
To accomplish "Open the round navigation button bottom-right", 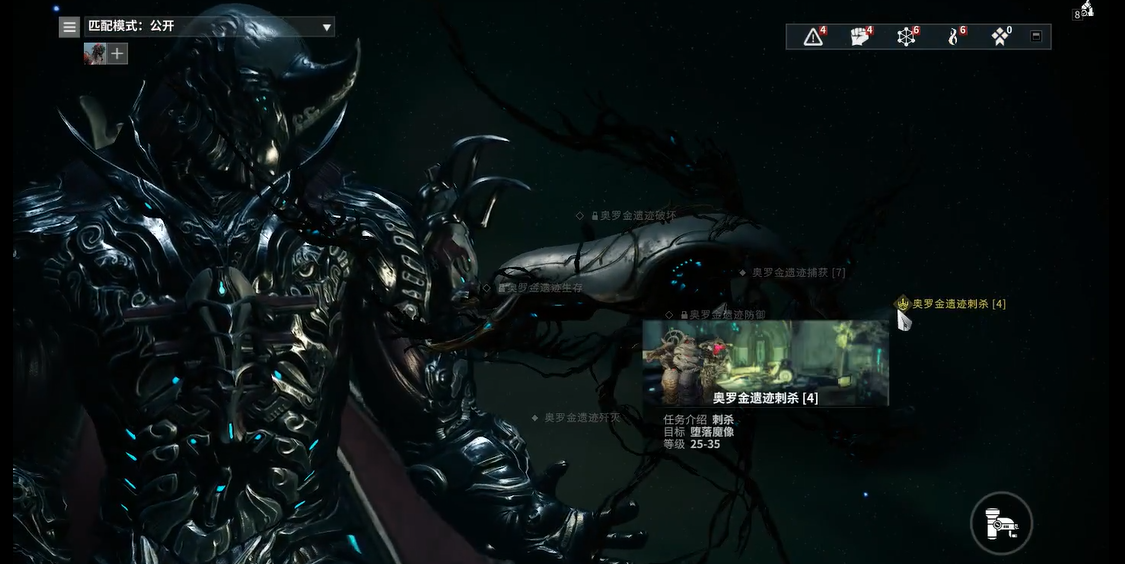I will coord(1001,523).
